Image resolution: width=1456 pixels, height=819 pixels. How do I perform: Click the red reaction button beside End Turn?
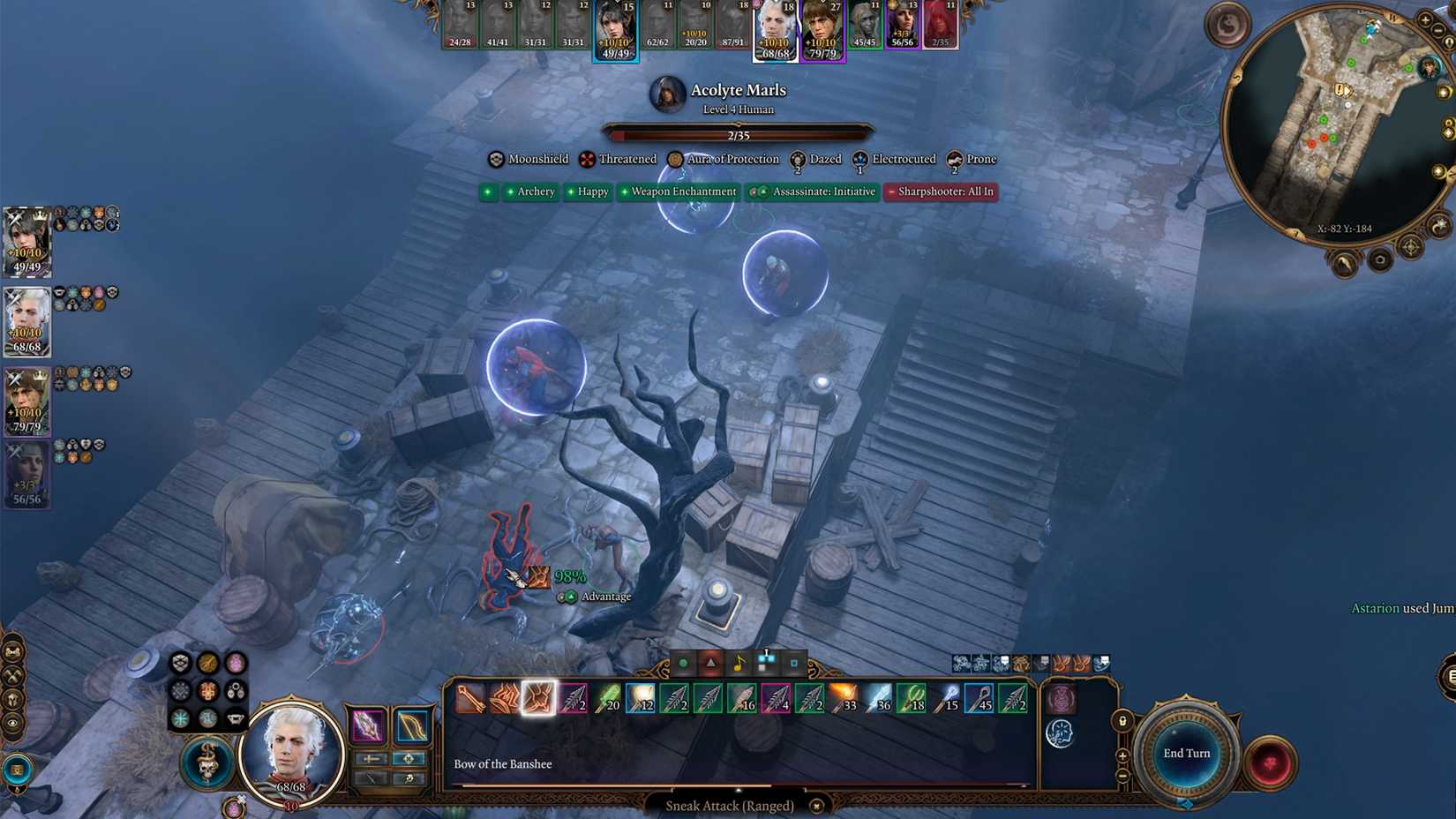click(1269, 761)
